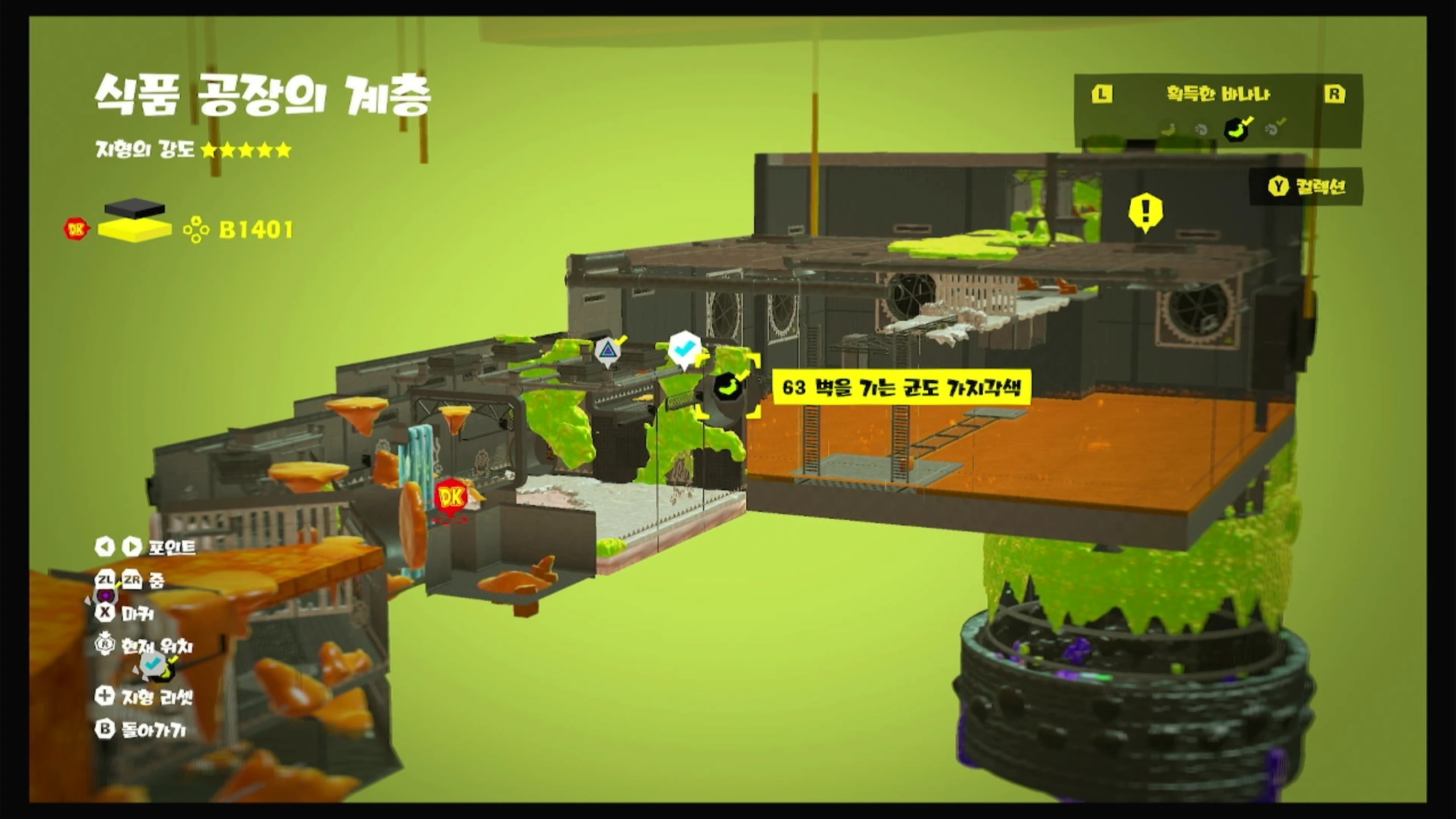Choose the black upper sublayer tile

(135, 207)
